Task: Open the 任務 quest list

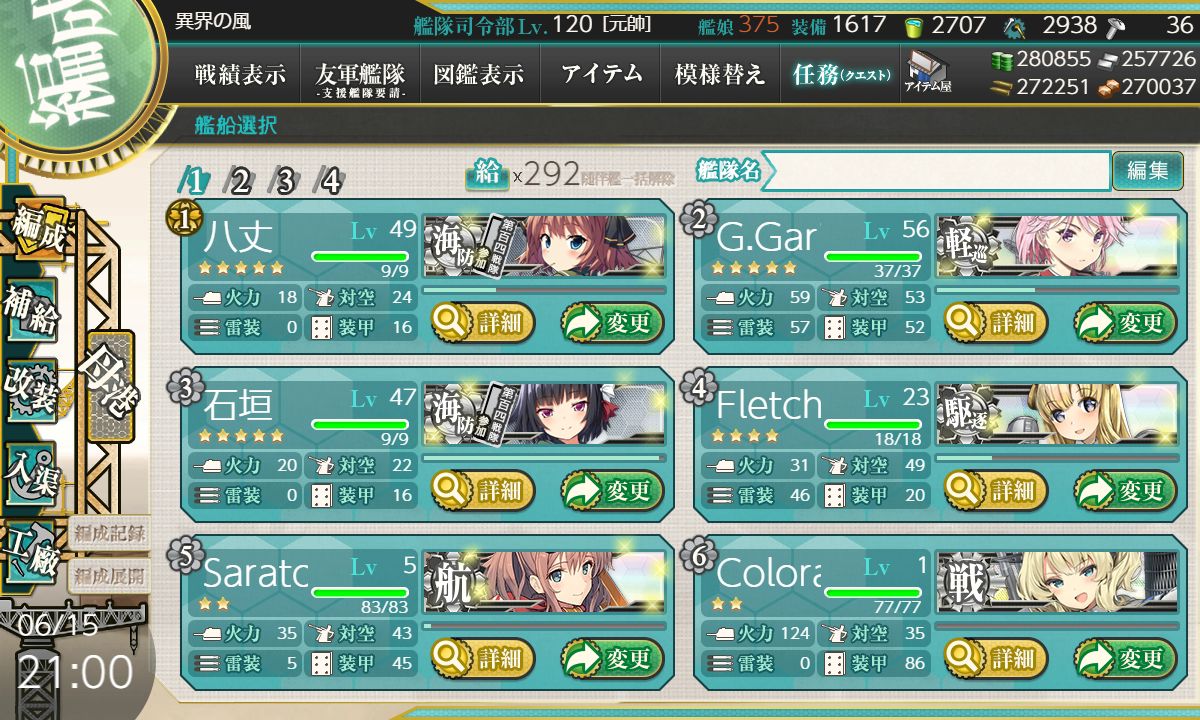Action: pos(840,74)
